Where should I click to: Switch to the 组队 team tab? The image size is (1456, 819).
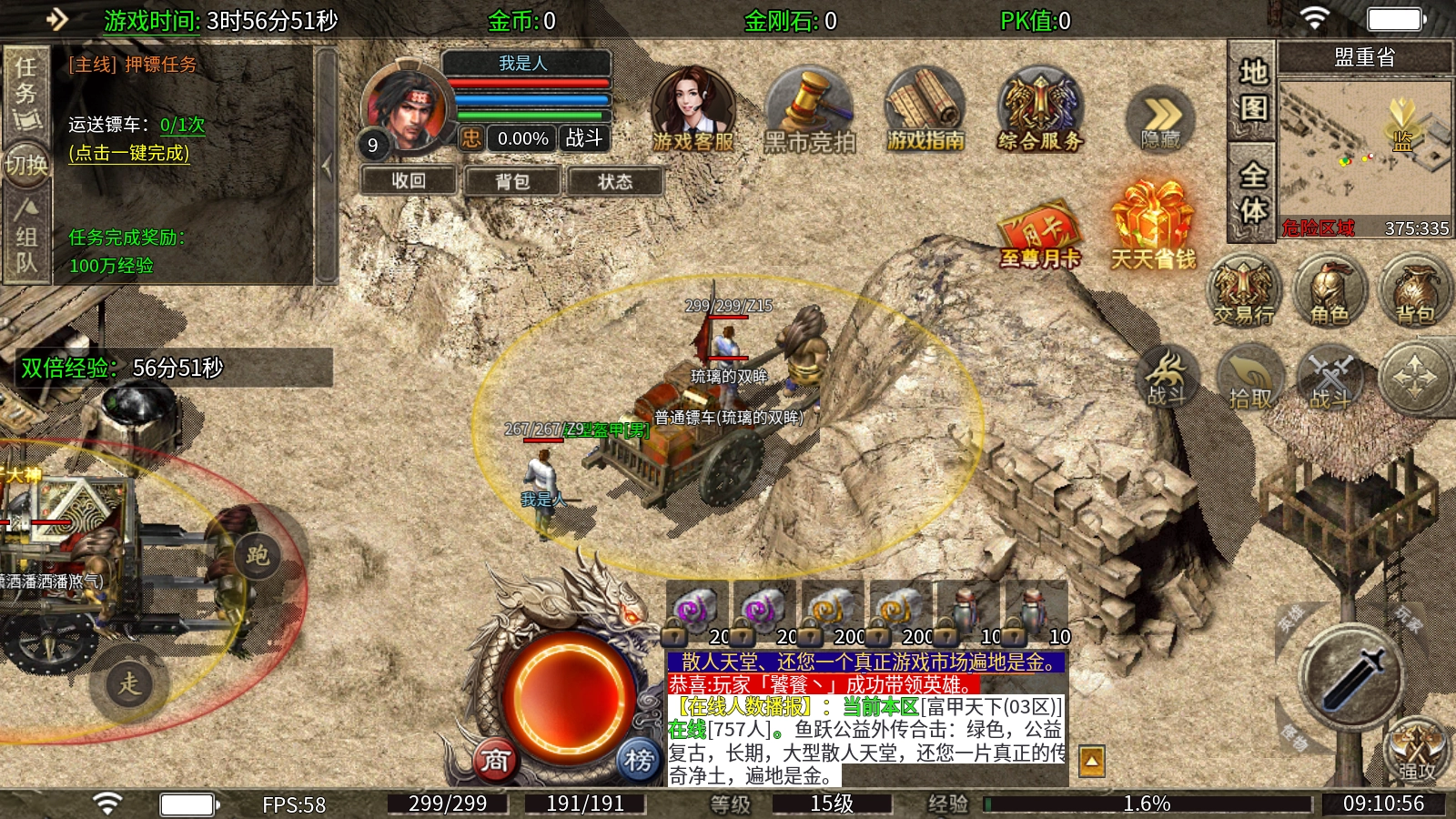pyautogui.click(x=25, y=237)
